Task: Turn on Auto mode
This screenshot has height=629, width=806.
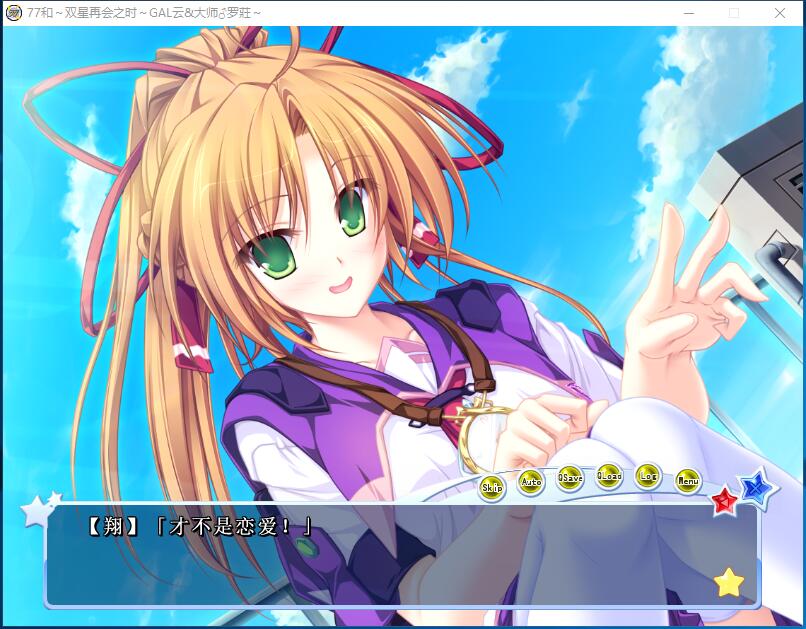Action: click(531, 482)
